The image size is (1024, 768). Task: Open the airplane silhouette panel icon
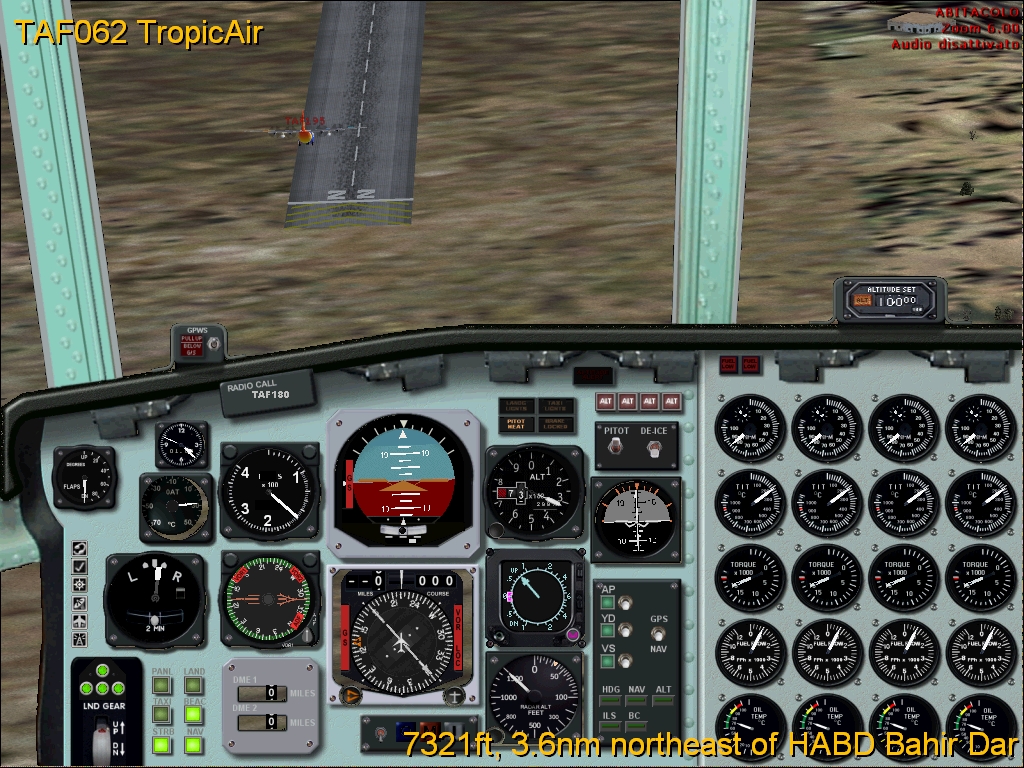79,621
